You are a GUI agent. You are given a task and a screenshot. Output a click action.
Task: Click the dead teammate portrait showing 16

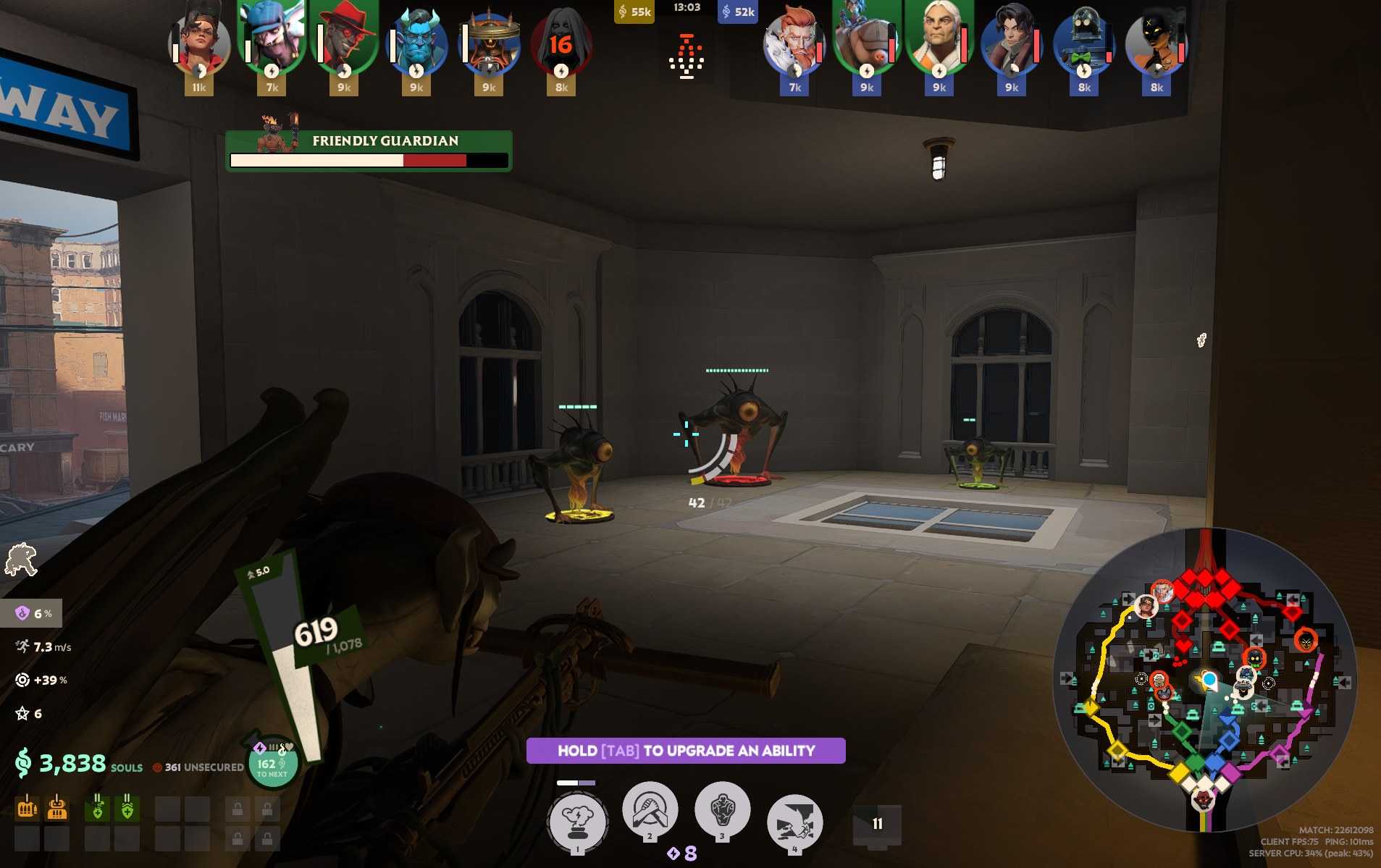pos(561,45)
